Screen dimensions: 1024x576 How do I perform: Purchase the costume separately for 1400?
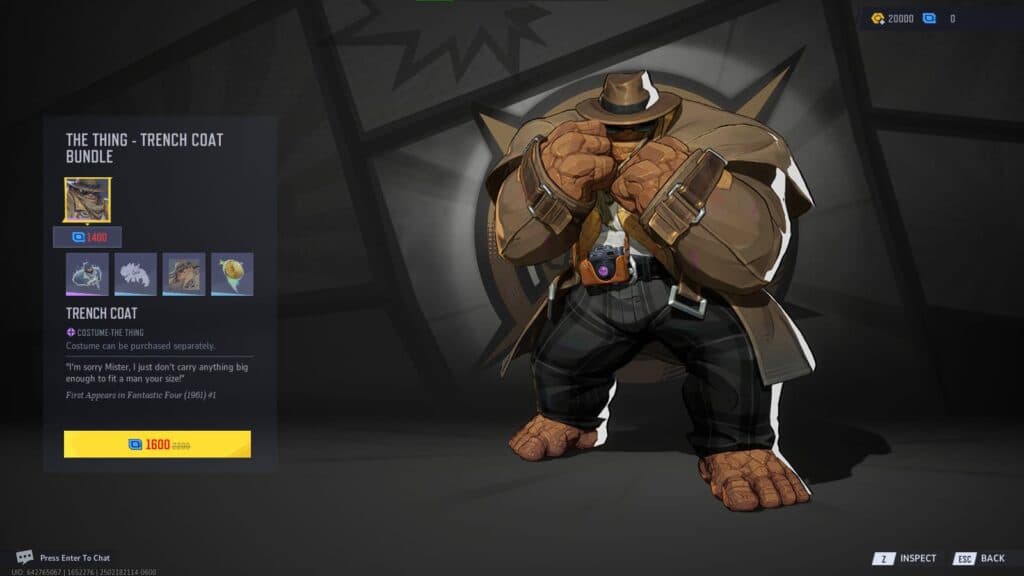coord(88,237)
